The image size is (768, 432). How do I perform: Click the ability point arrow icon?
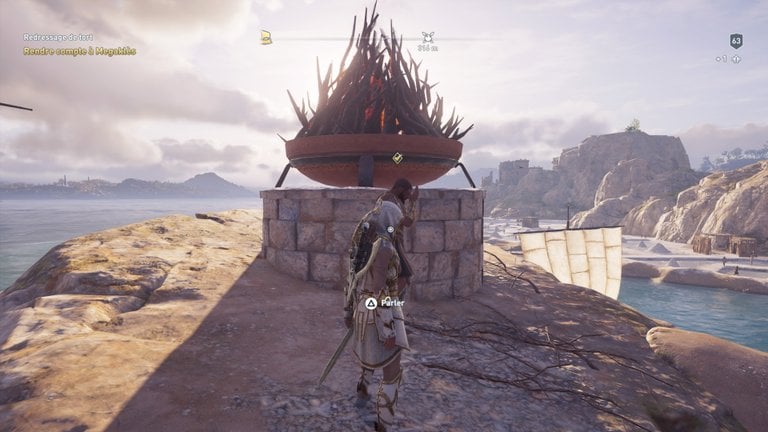pyautogui.click(x=736, y=59)
